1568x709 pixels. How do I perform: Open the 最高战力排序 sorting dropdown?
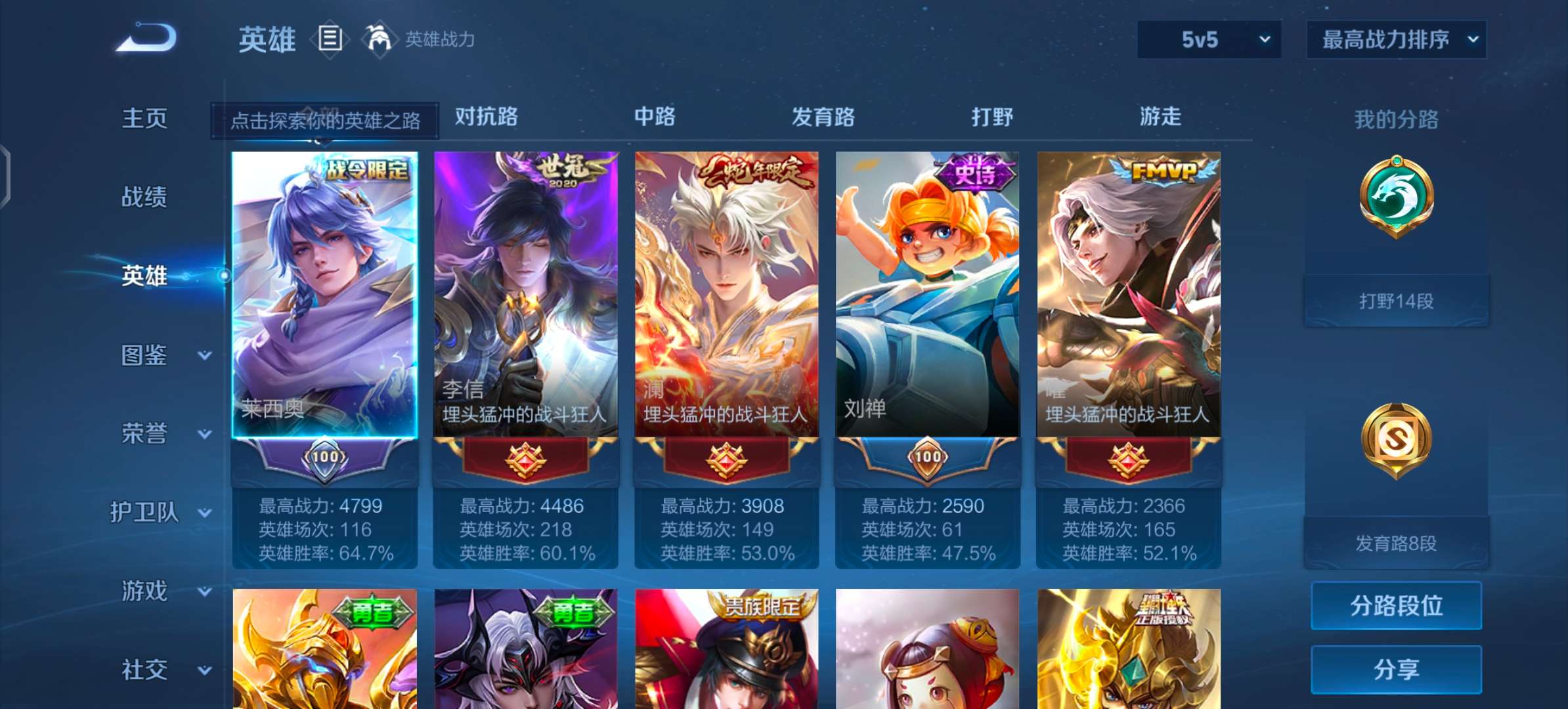(1397, 38)
